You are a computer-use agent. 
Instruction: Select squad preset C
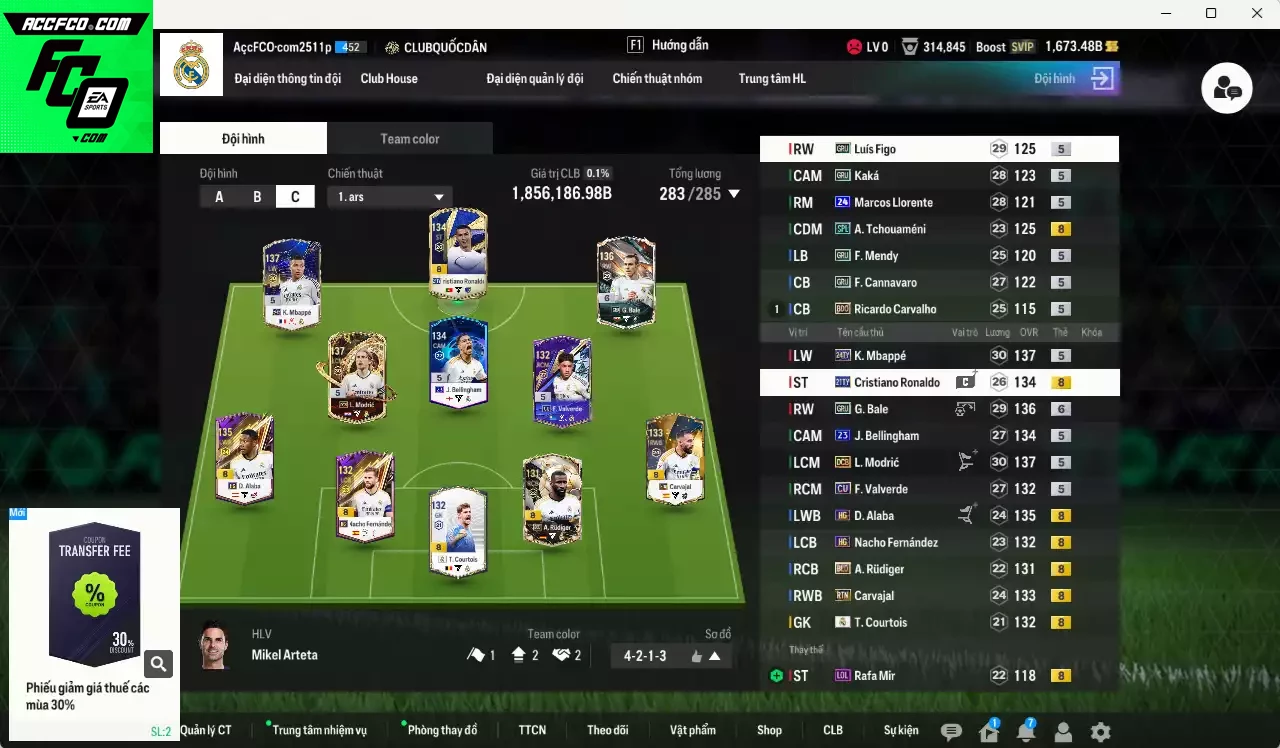point(295,196)
